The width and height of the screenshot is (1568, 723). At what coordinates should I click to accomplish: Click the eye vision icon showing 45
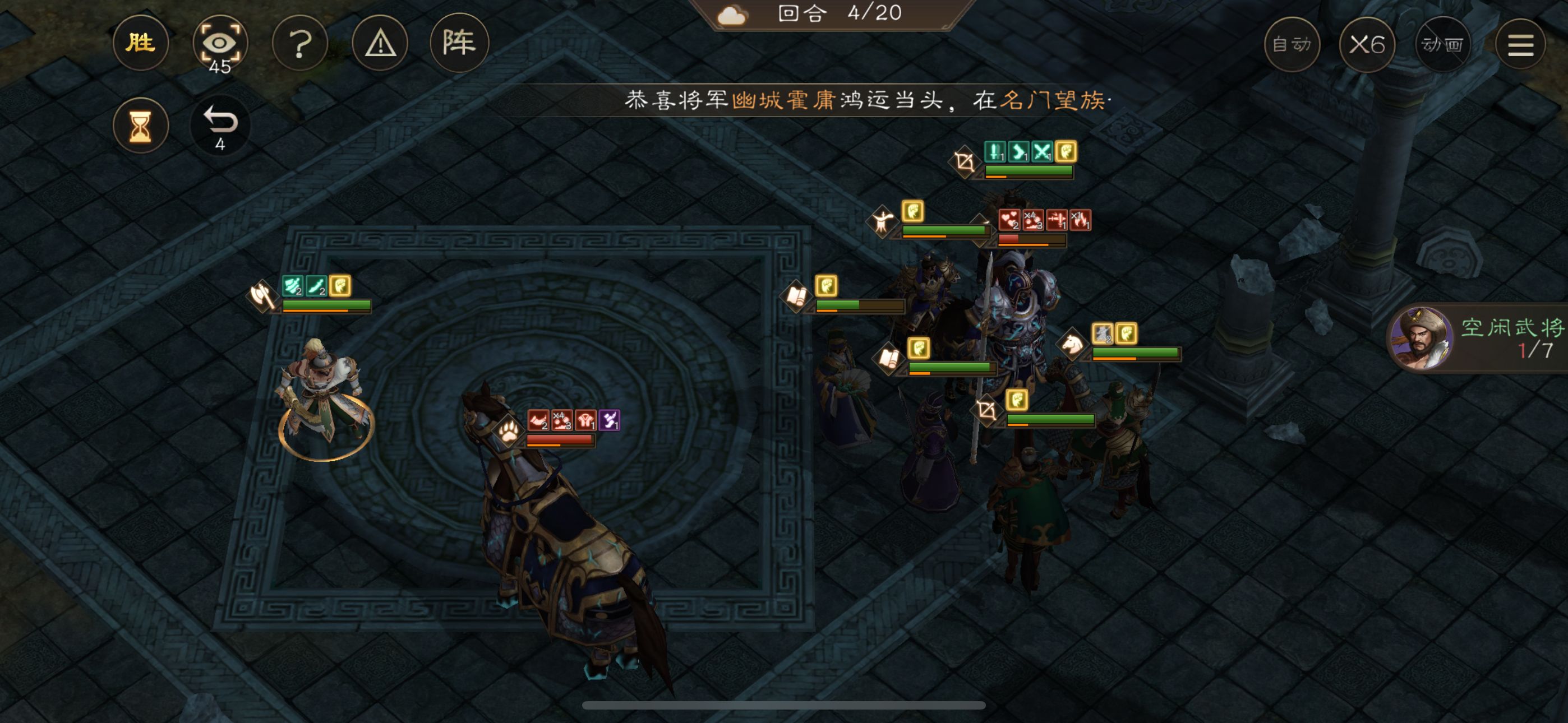coord(221,43)
